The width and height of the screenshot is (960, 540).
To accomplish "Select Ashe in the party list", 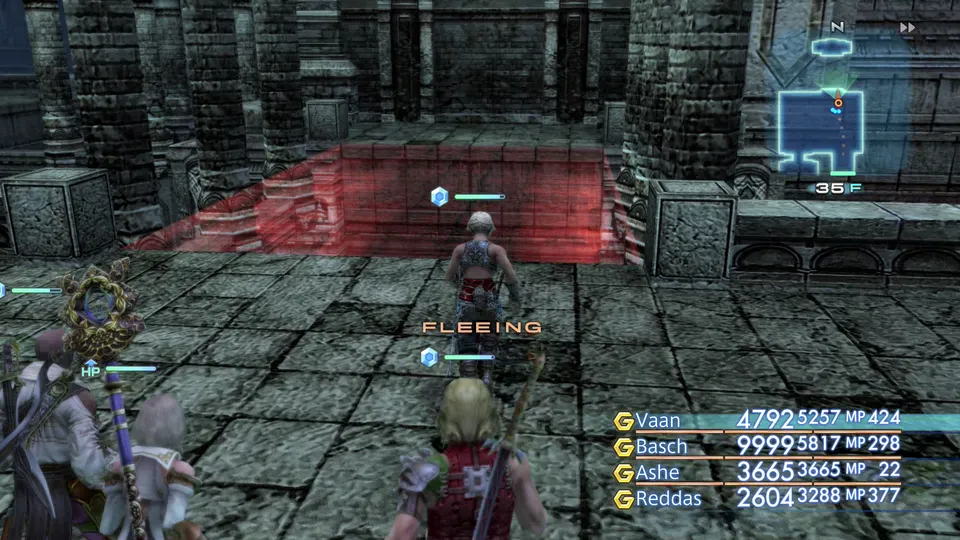I will (x=657, y=472).
